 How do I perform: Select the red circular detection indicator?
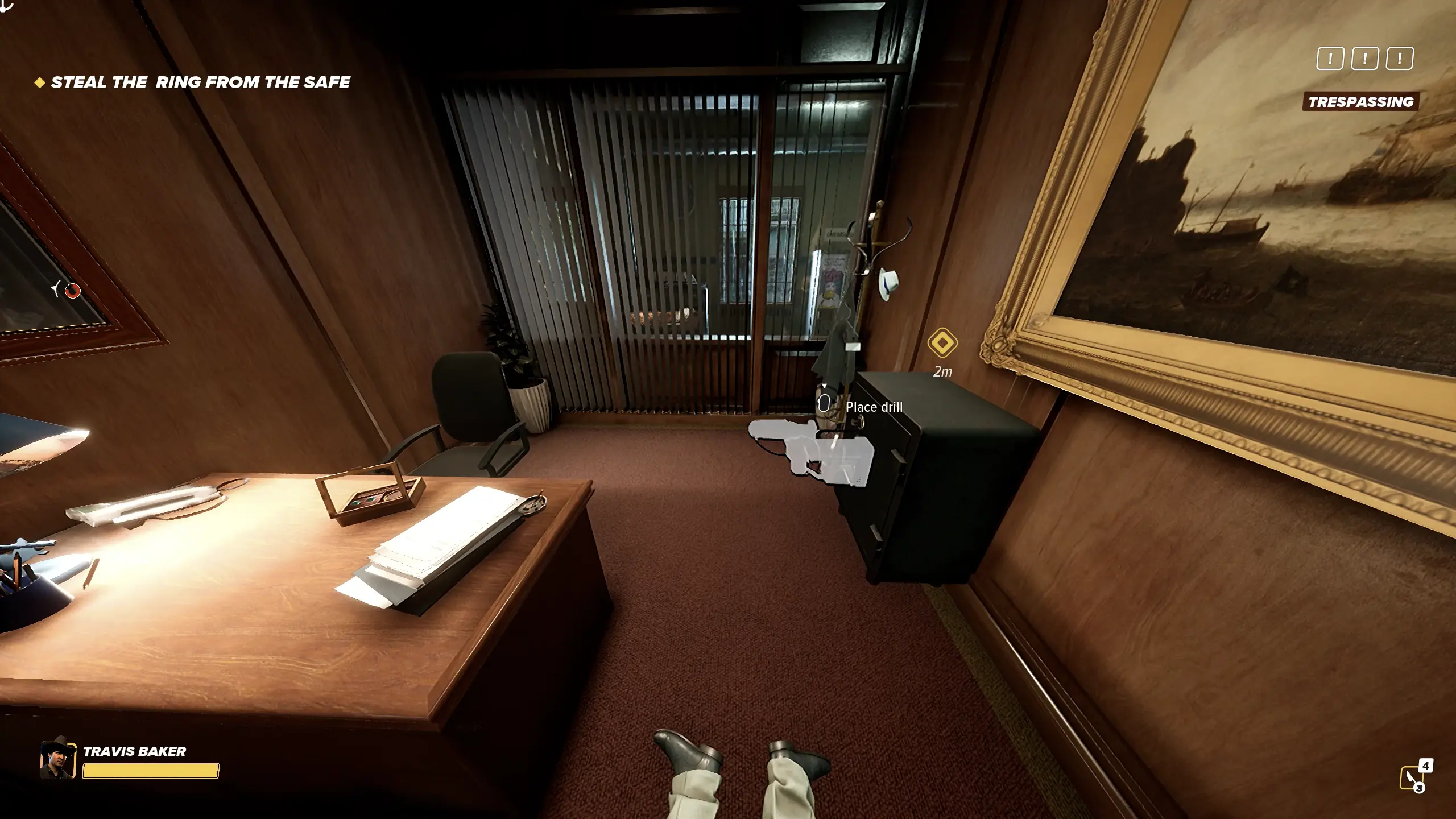click(72, 291)
